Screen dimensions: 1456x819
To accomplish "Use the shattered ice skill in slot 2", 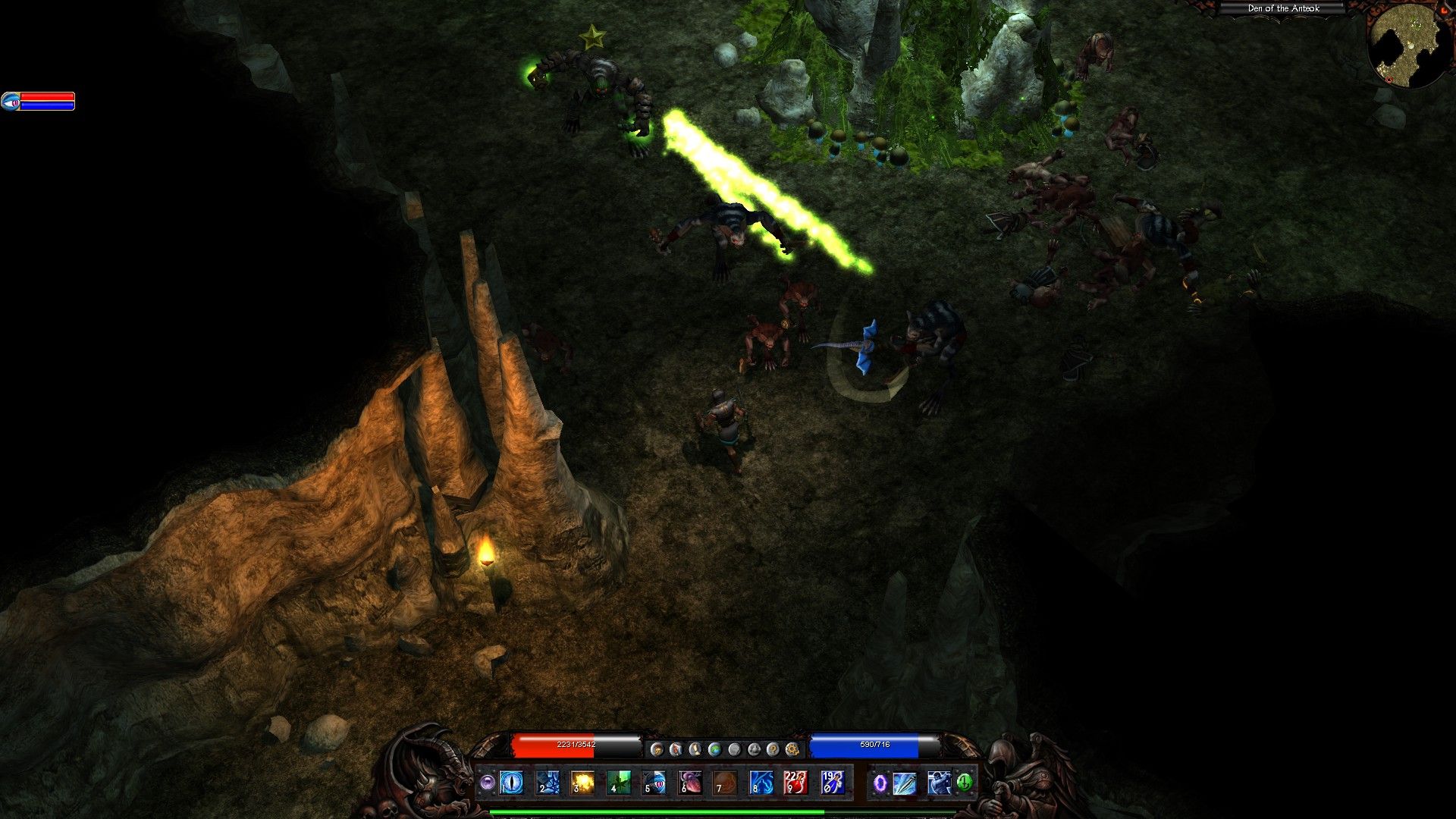I will tap(547, 782).
